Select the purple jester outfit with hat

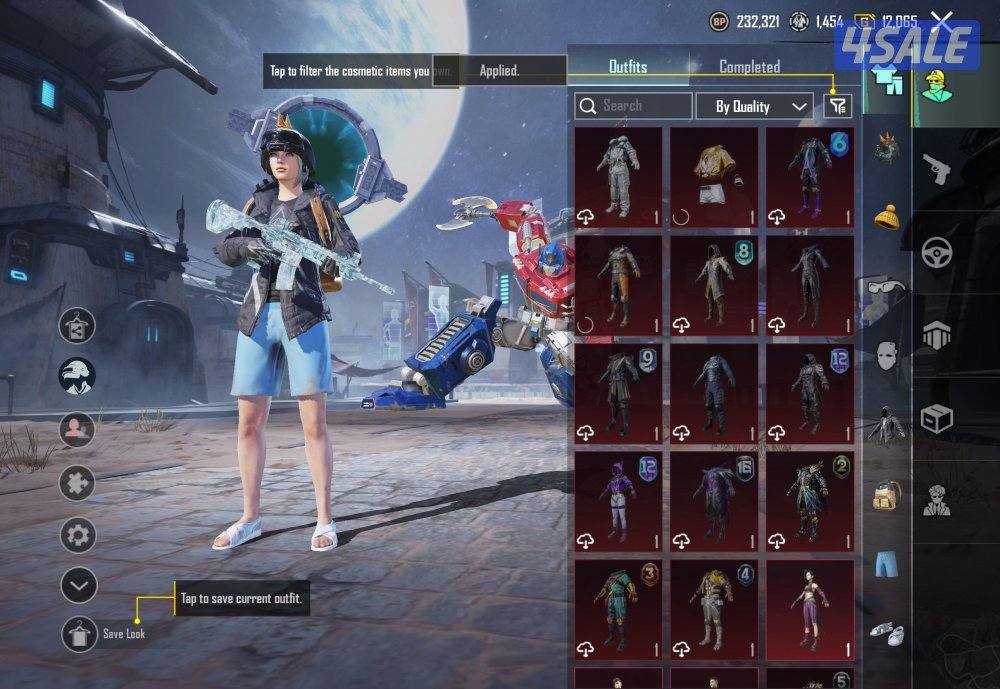[618, 498]
